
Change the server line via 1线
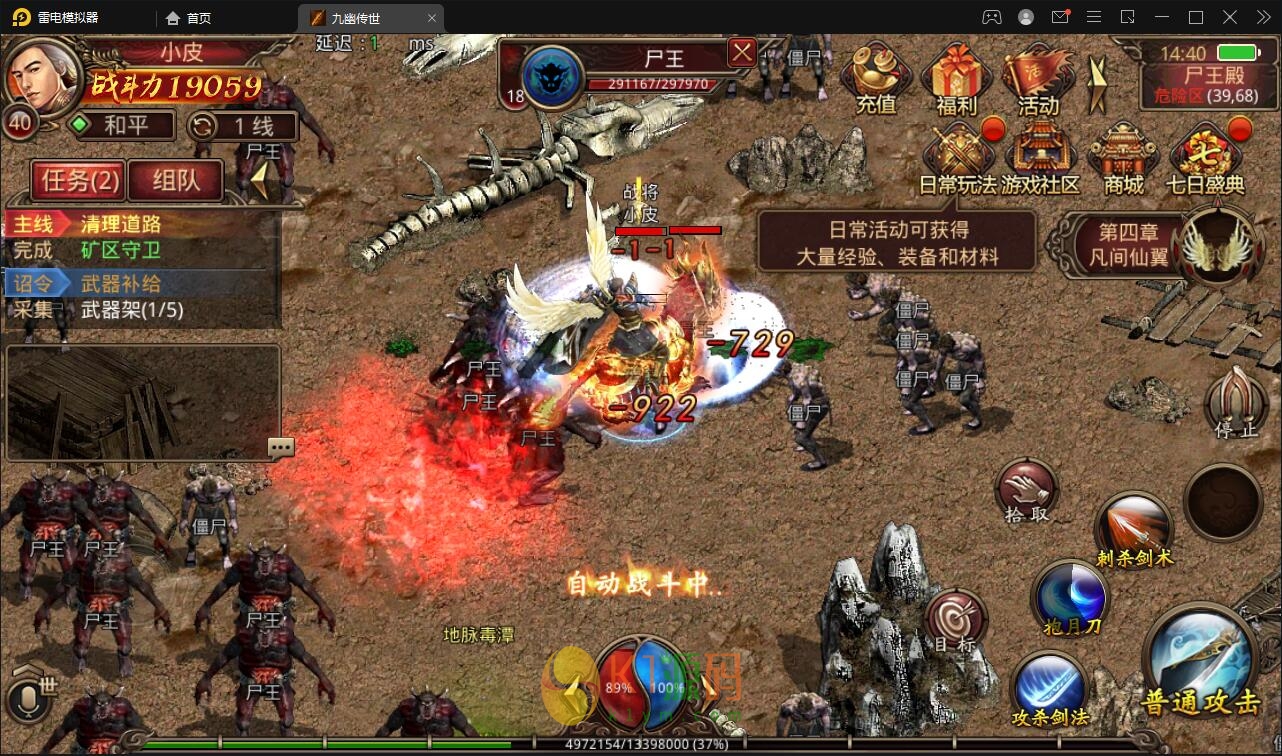pyautogui.click(x=243, y=126)
